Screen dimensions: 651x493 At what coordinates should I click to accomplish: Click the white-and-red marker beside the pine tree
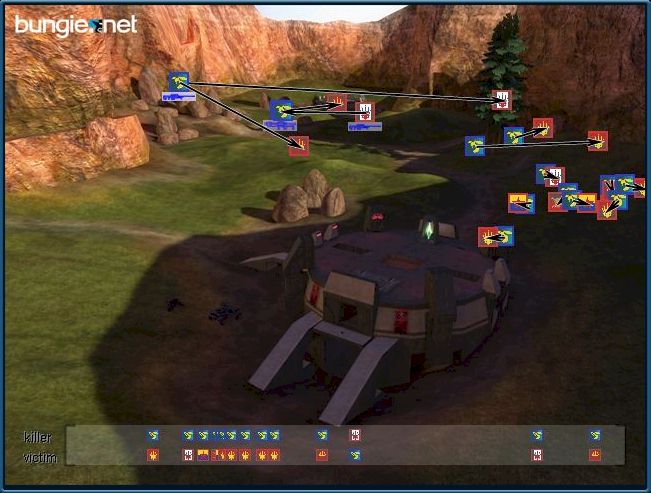[x=500, y=100]
